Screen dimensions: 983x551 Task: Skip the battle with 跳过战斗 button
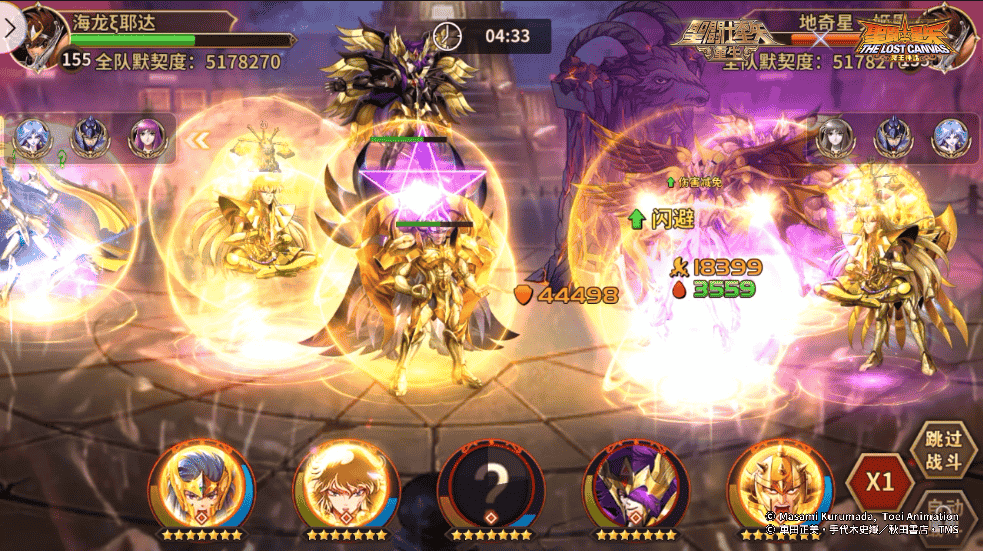942,447
